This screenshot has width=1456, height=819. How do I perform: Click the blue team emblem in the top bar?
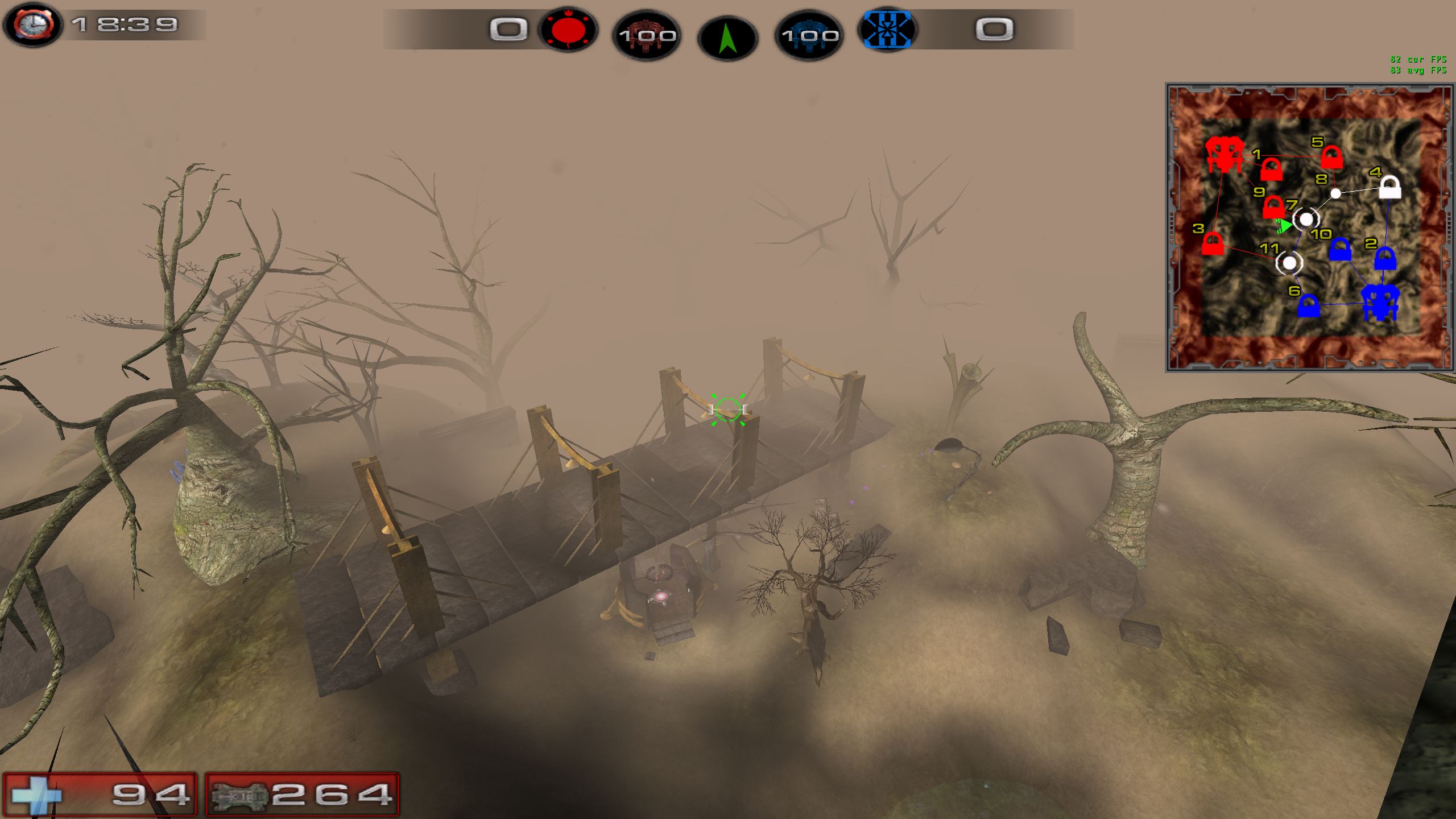click(x=887, y=30)
